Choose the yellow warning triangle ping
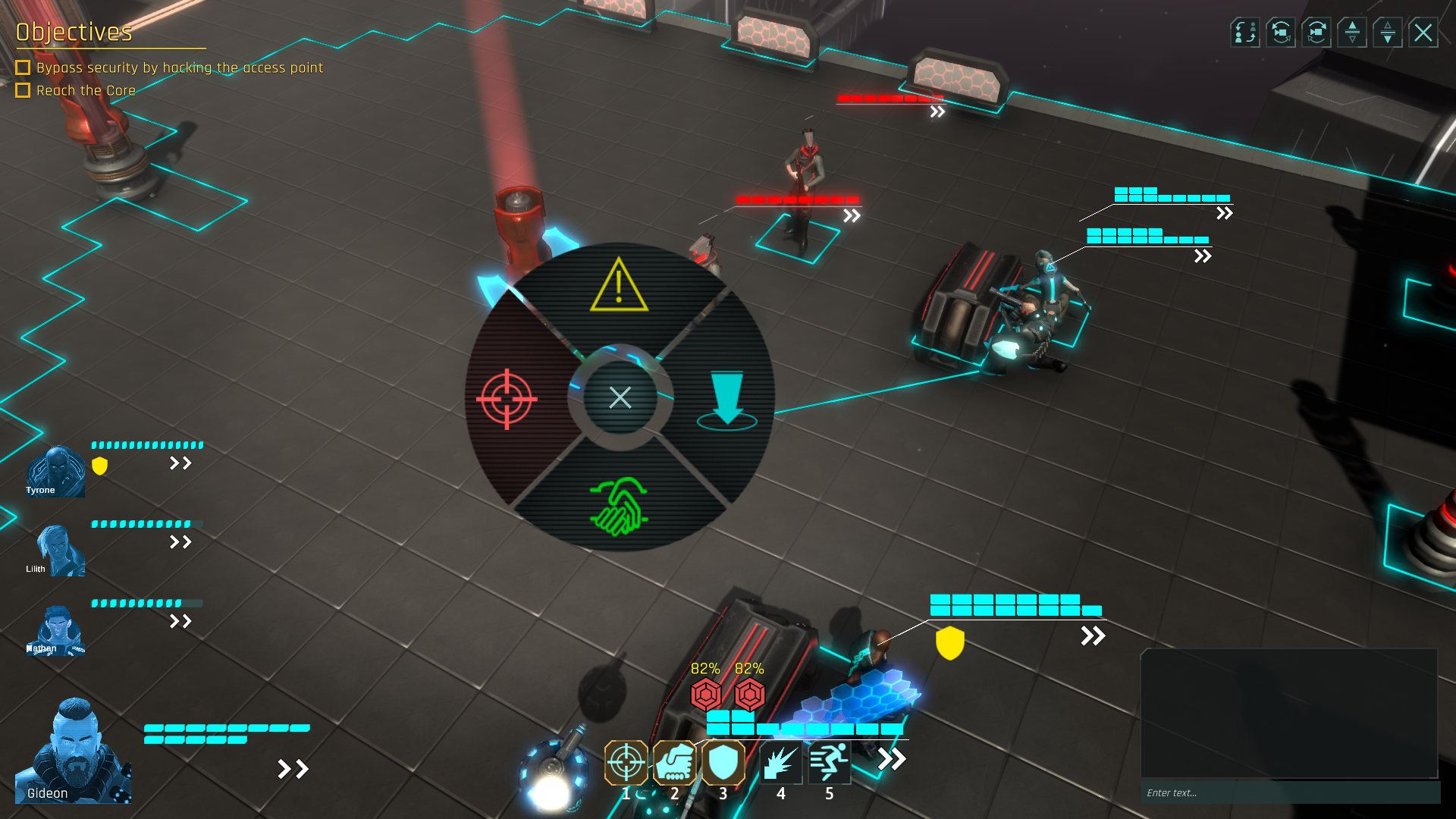Image resolution: width=1456 pixels, height=819 pixels. [619, 286]
